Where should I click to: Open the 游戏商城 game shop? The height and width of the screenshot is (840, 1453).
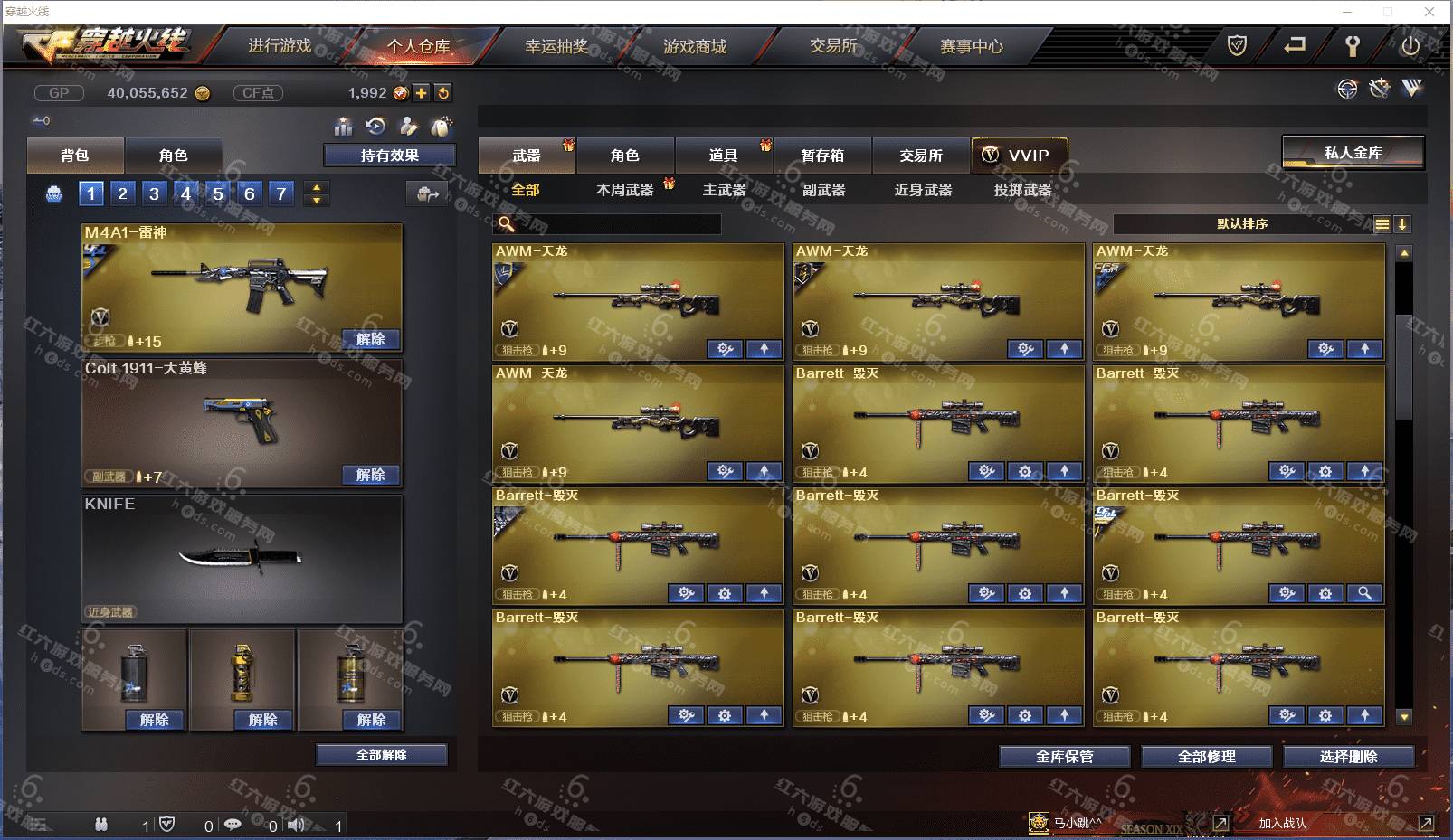pos(695,46)
